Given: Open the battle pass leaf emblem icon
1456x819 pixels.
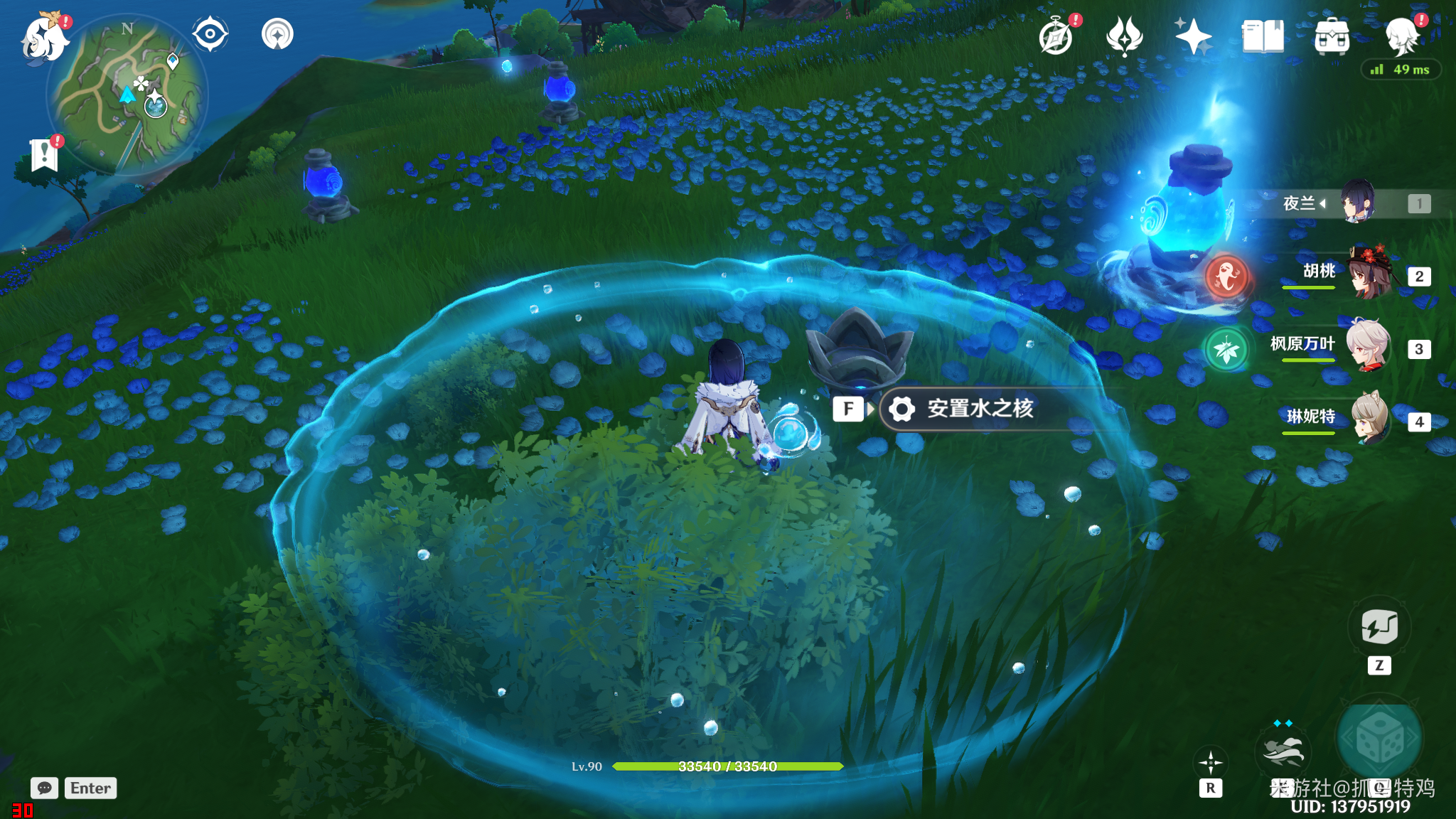Looking at the screenshot, I should [x=1124, y=36].
